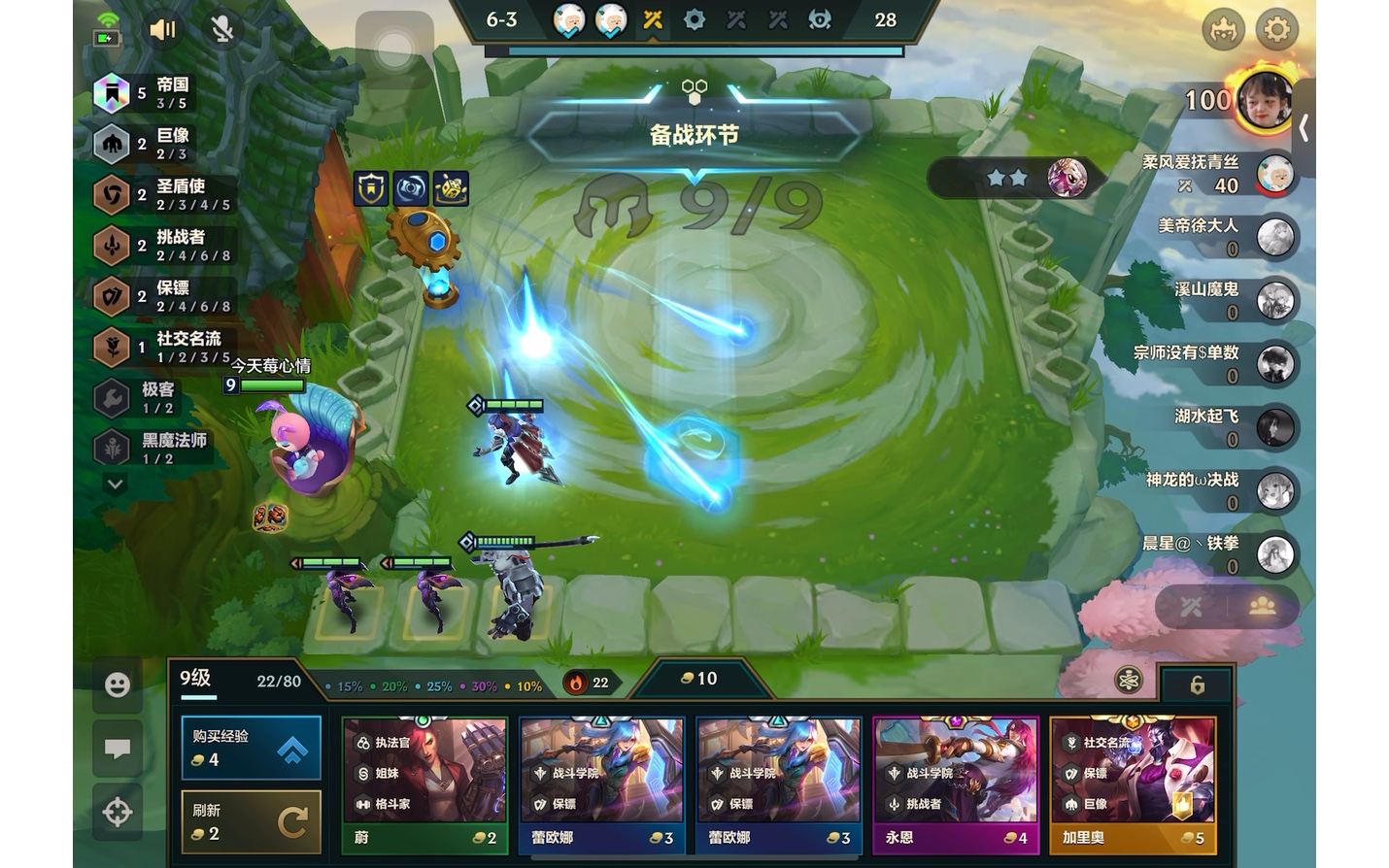Open the emote smiley button
1389x868 pixels.
pyautogui.click(x=118, y=685)
